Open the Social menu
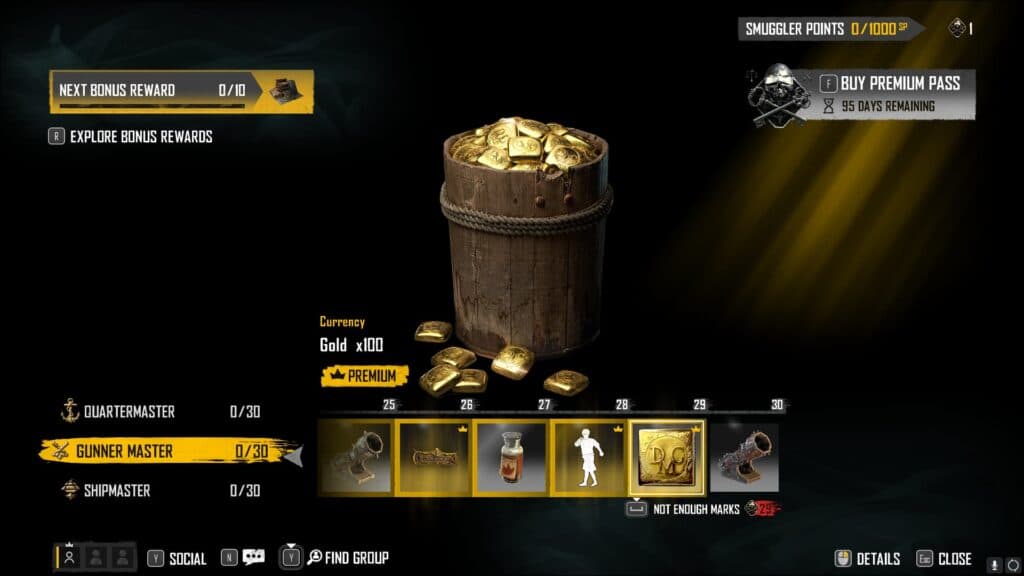1024x576 pixels. pyautogui.click(x=177, y=559)
